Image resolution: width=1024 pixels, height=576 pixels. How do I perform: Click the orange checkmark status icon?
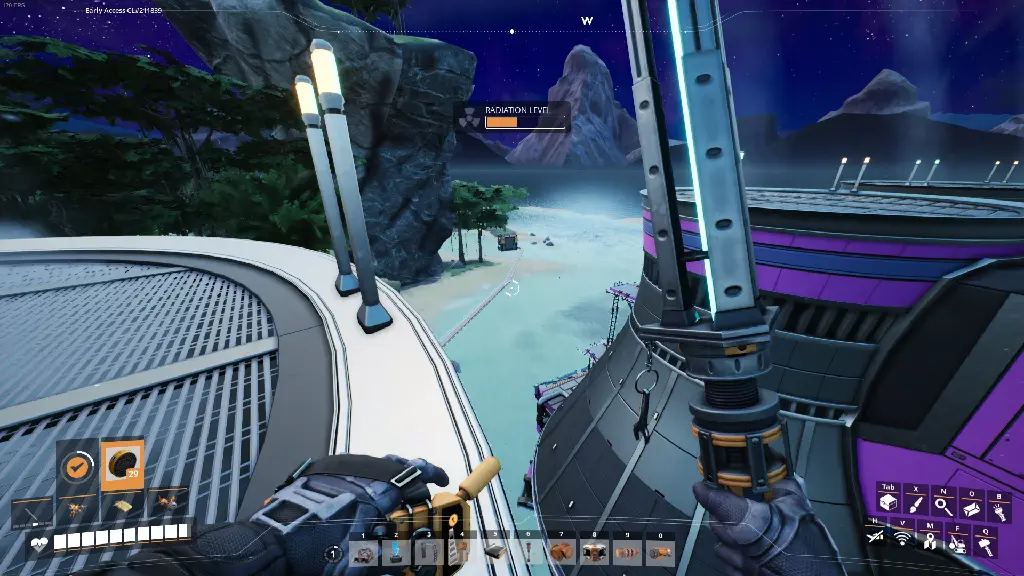click(77, 466)
